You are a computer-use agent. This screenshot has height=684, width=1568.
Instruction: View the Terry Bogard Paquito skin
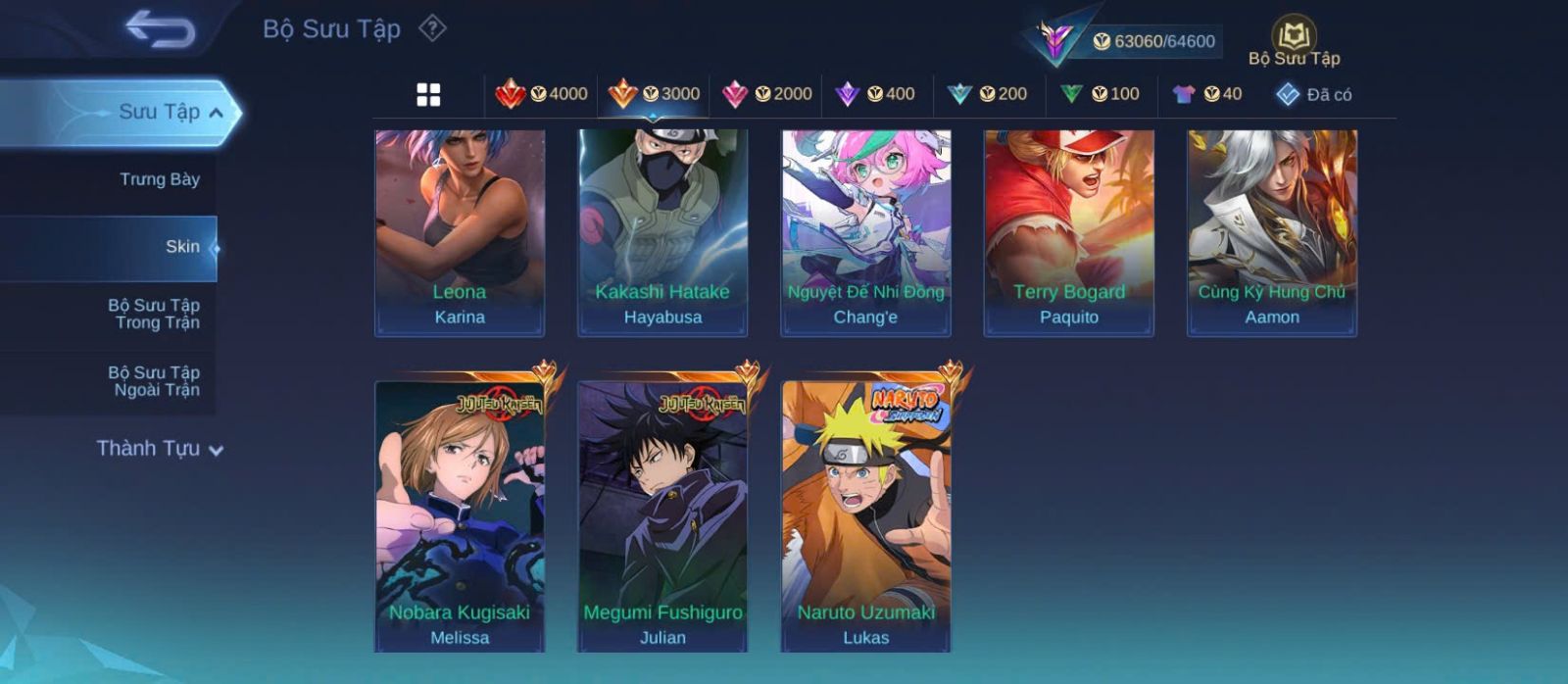pyautogui.click(x=1068, y=233)
